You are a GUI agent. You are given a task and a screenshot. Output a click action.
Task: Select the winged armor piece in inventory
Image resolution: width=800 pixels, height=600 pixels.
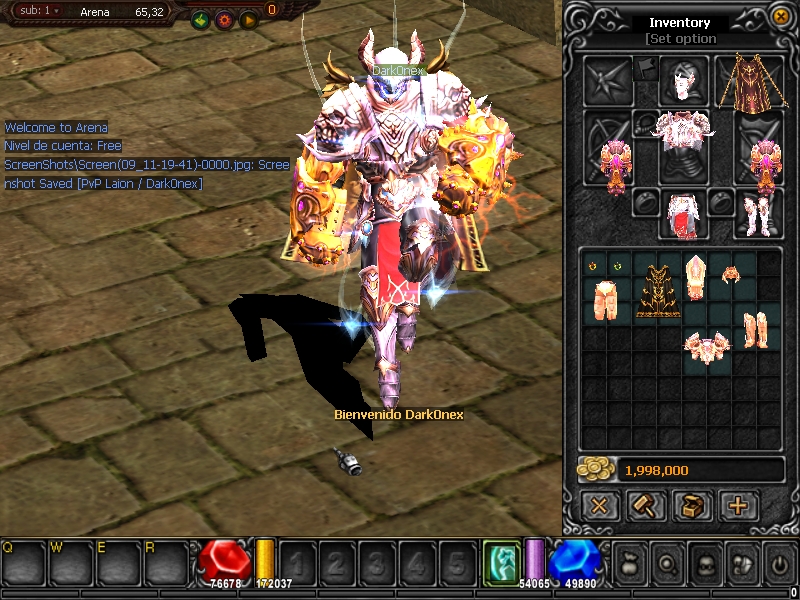click(706, 347)
